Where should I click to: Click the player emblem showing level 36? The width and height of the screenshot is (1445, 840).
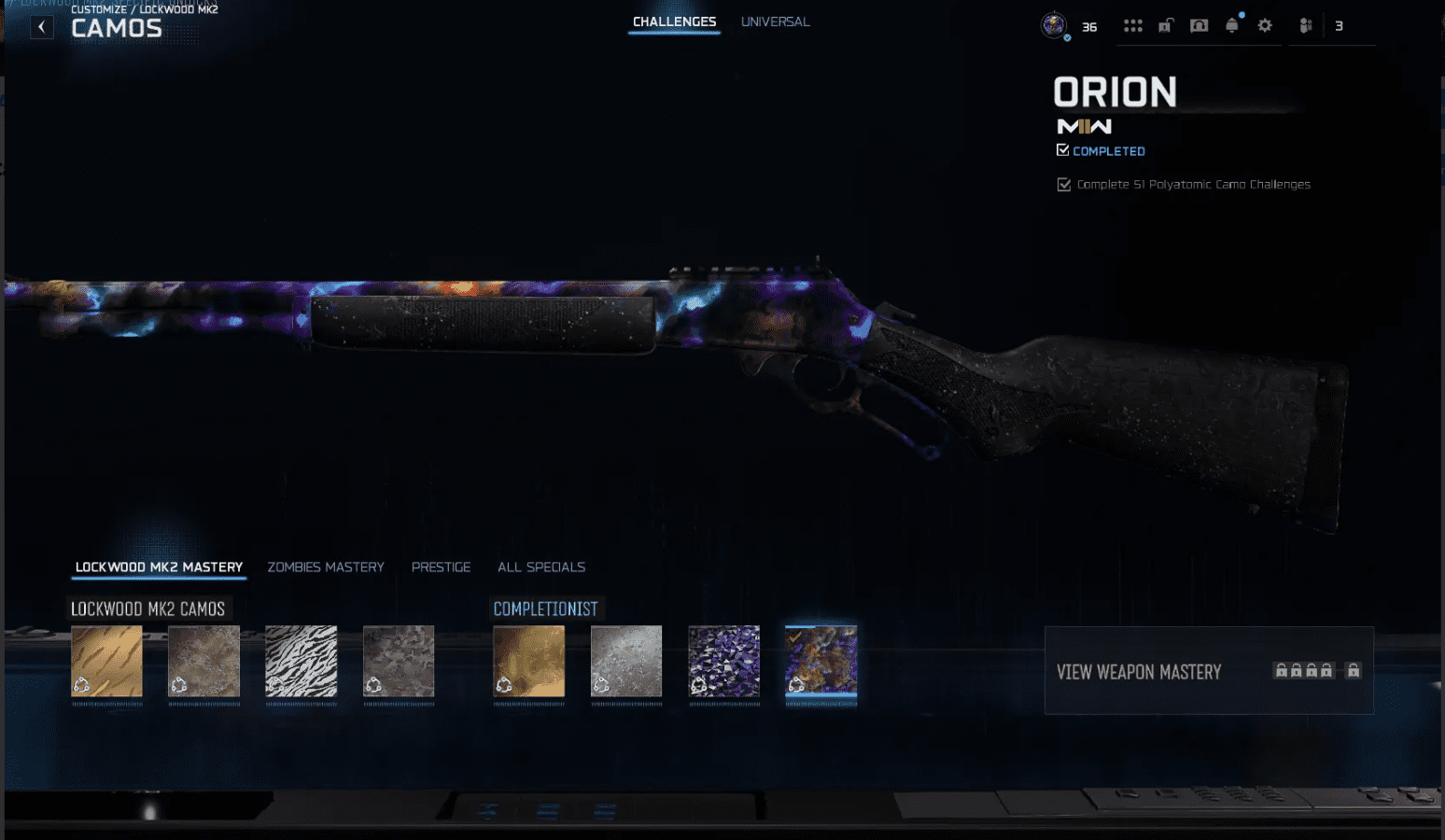tap(1056, 25)
